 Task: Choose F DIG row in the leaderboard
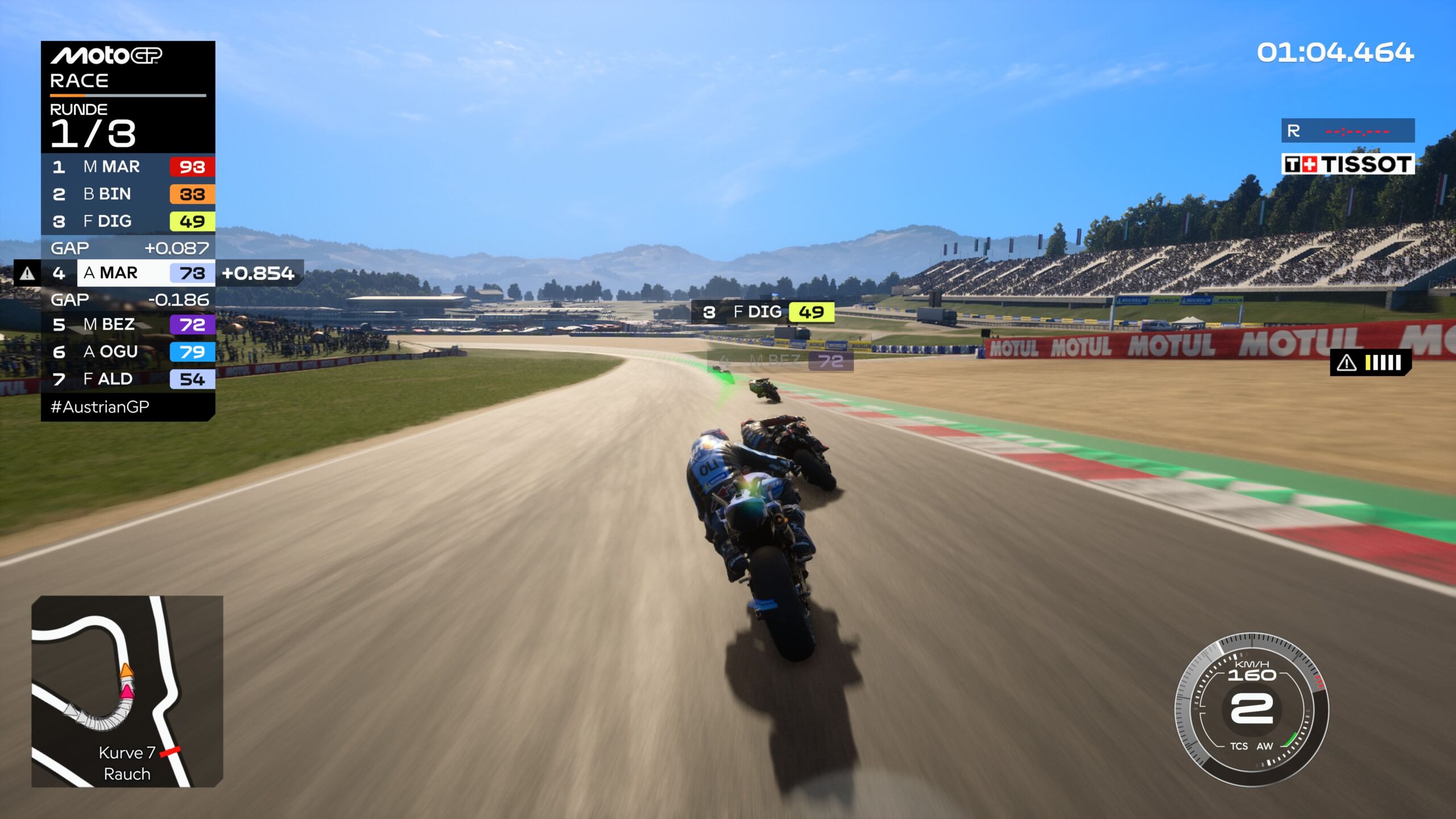[x=128, y=221]
